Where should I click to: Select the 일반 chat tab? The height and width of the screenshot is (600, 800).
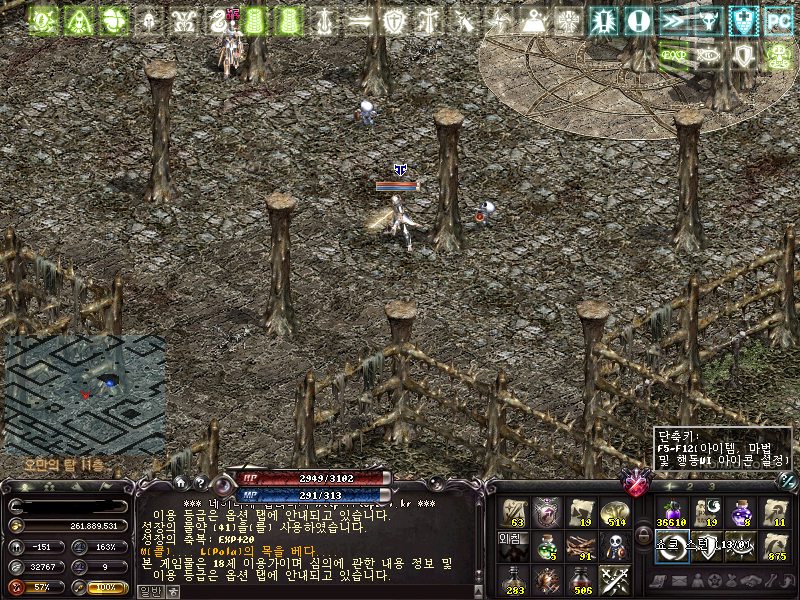[x=150, y=592]
